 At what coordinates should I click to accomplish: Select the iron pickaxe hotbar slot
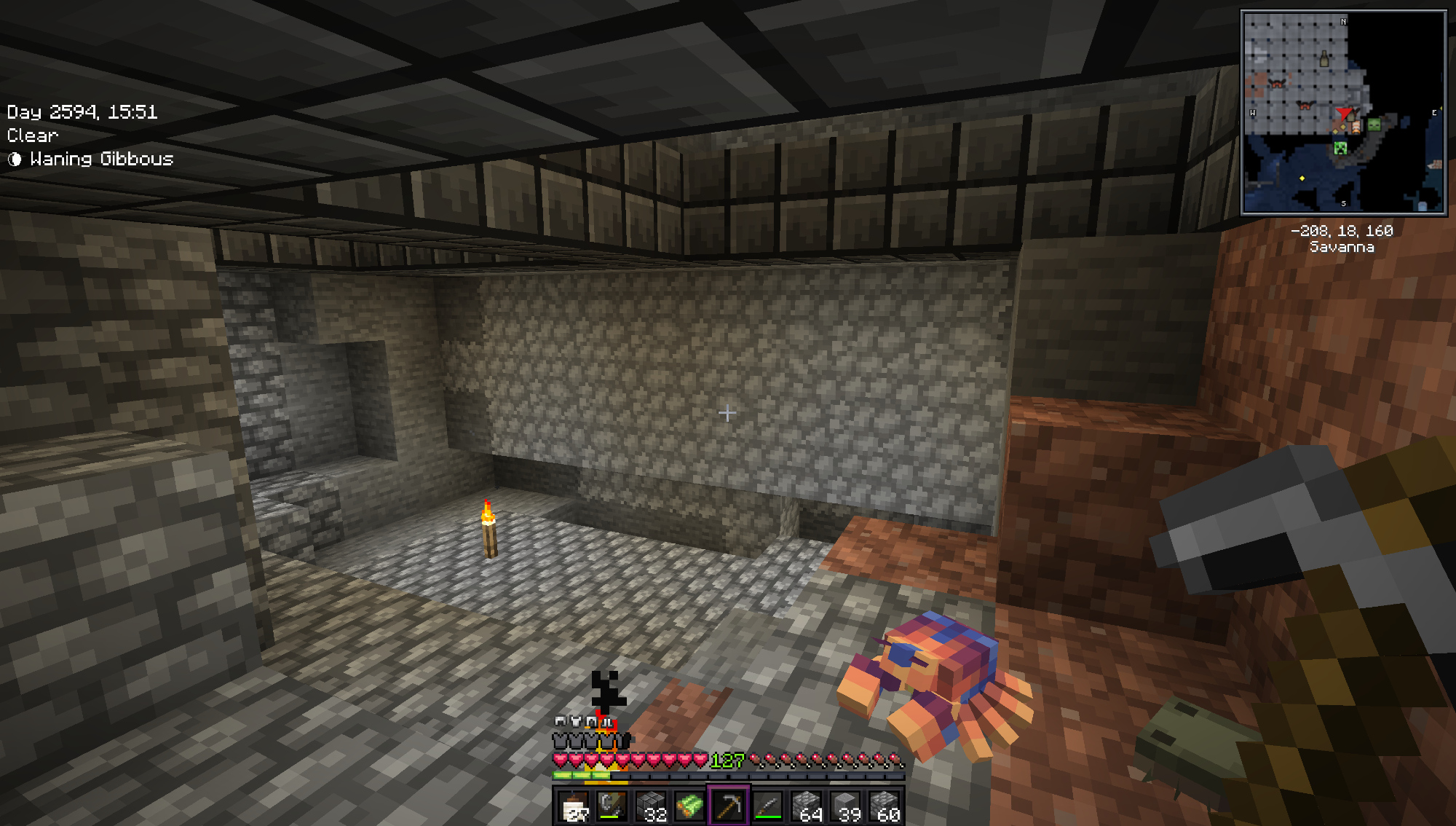pos(728,806)
